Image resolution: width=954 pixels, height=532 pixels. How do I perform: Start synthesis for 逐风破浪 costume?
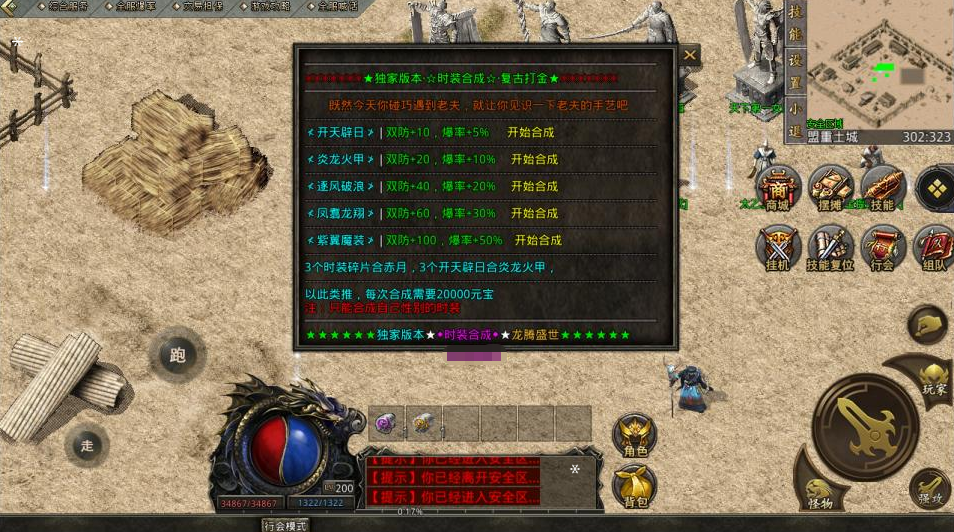tap(534, 186)
